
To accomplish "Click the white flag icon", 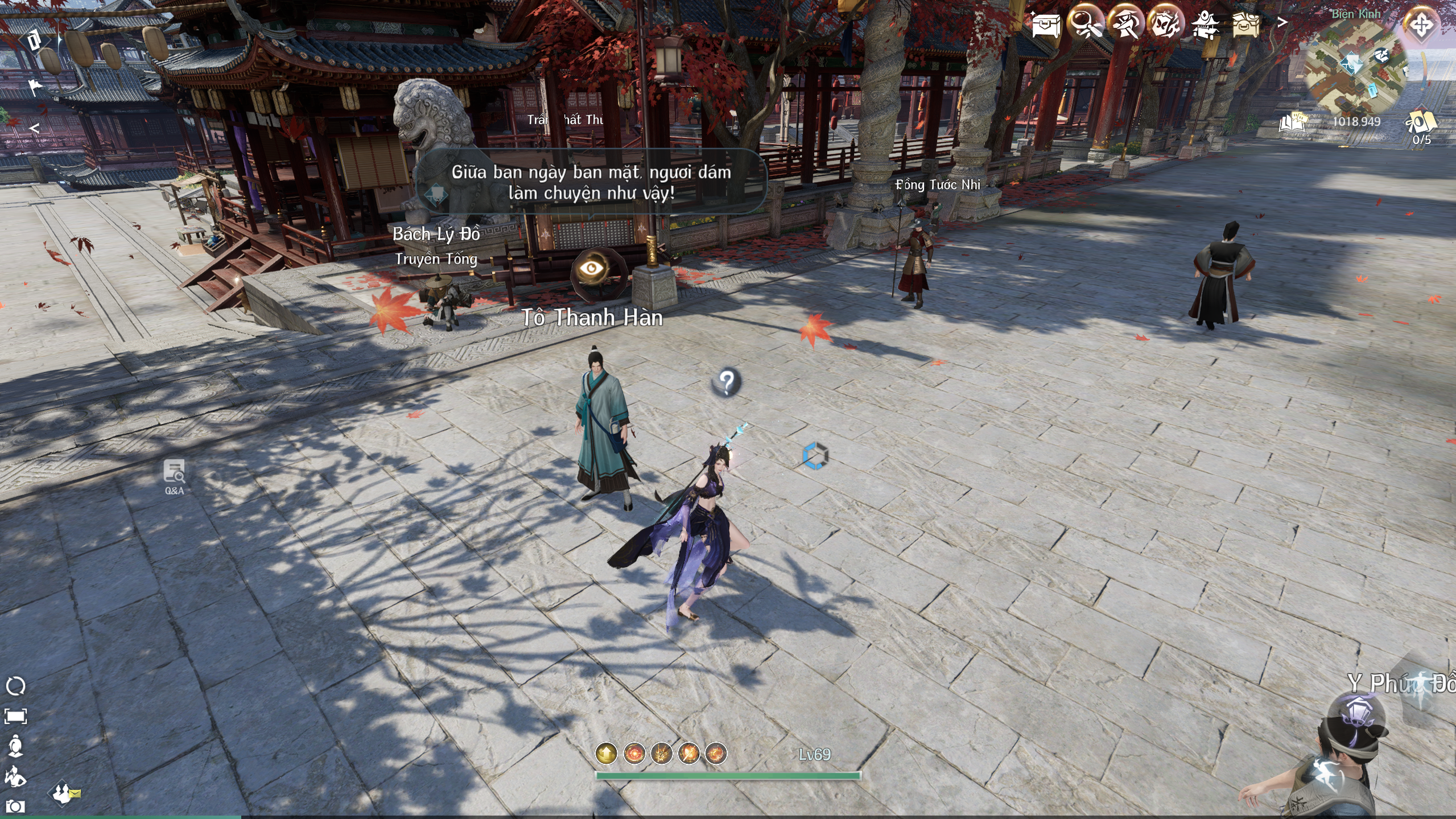I will [x=35, y=87].
